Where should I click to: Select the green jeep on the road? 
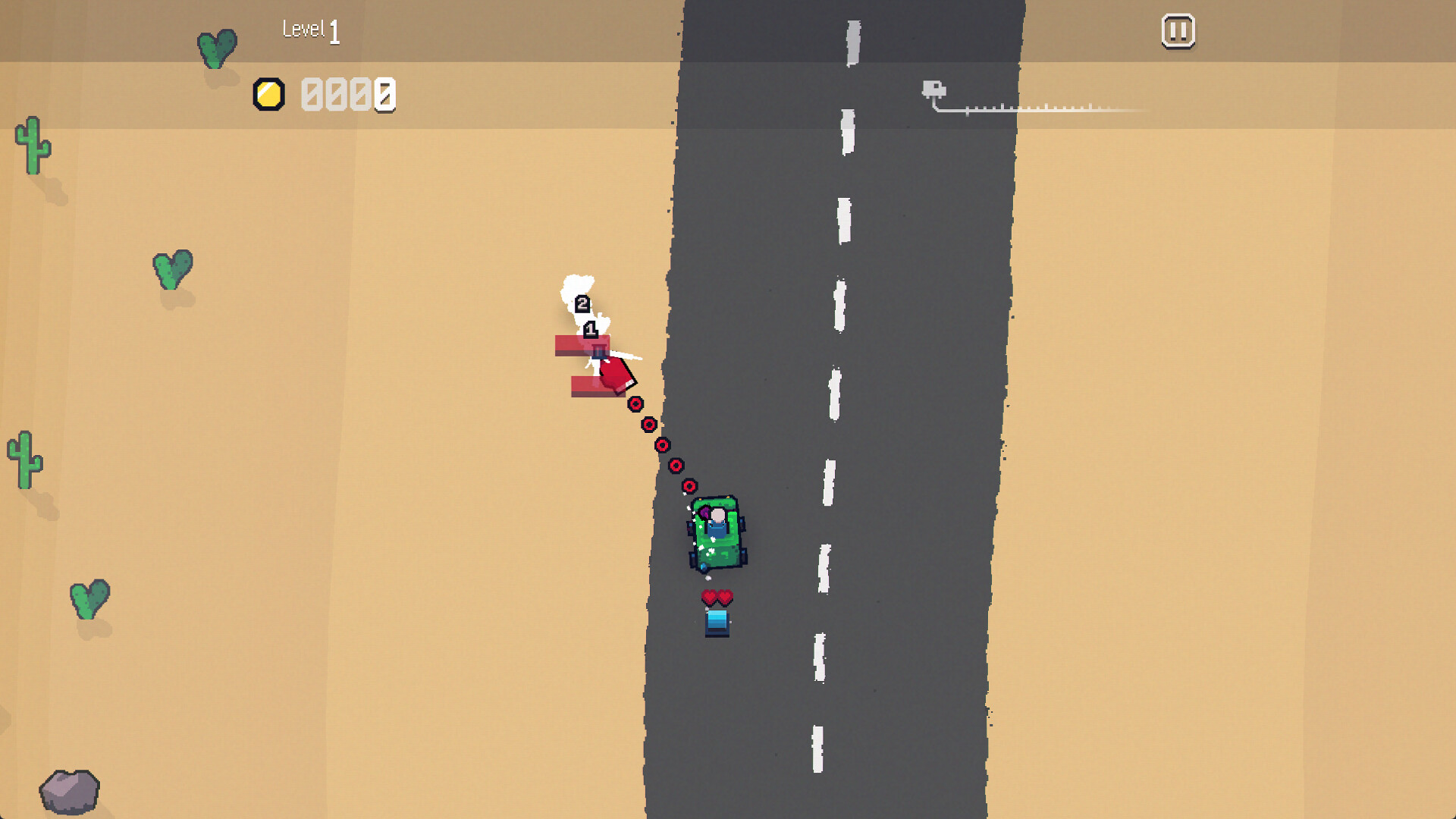click(716, 531)
